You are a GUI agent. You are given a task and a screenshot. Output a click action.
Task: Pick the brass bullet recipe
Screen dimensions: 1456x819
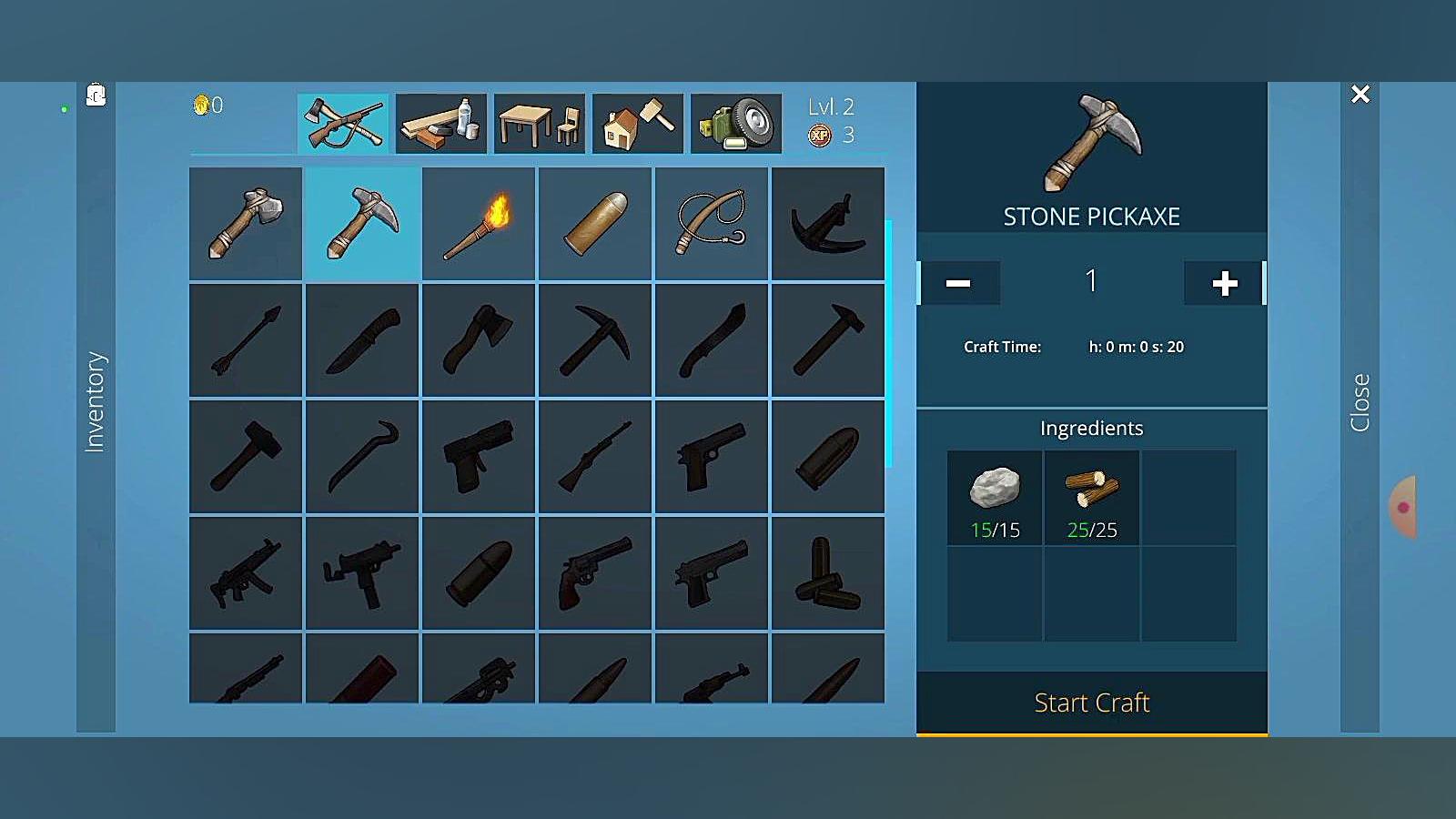point(595,223)
